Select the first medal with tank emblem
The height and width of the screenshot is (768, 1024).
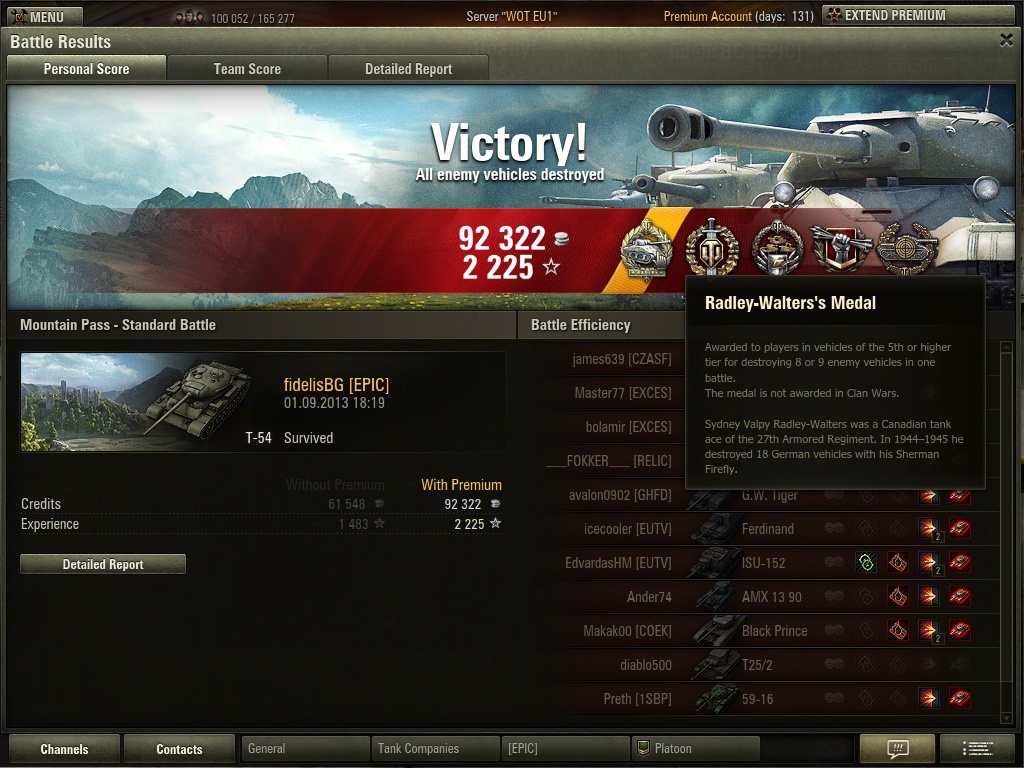pyautogui.click(x=646, y=249)
